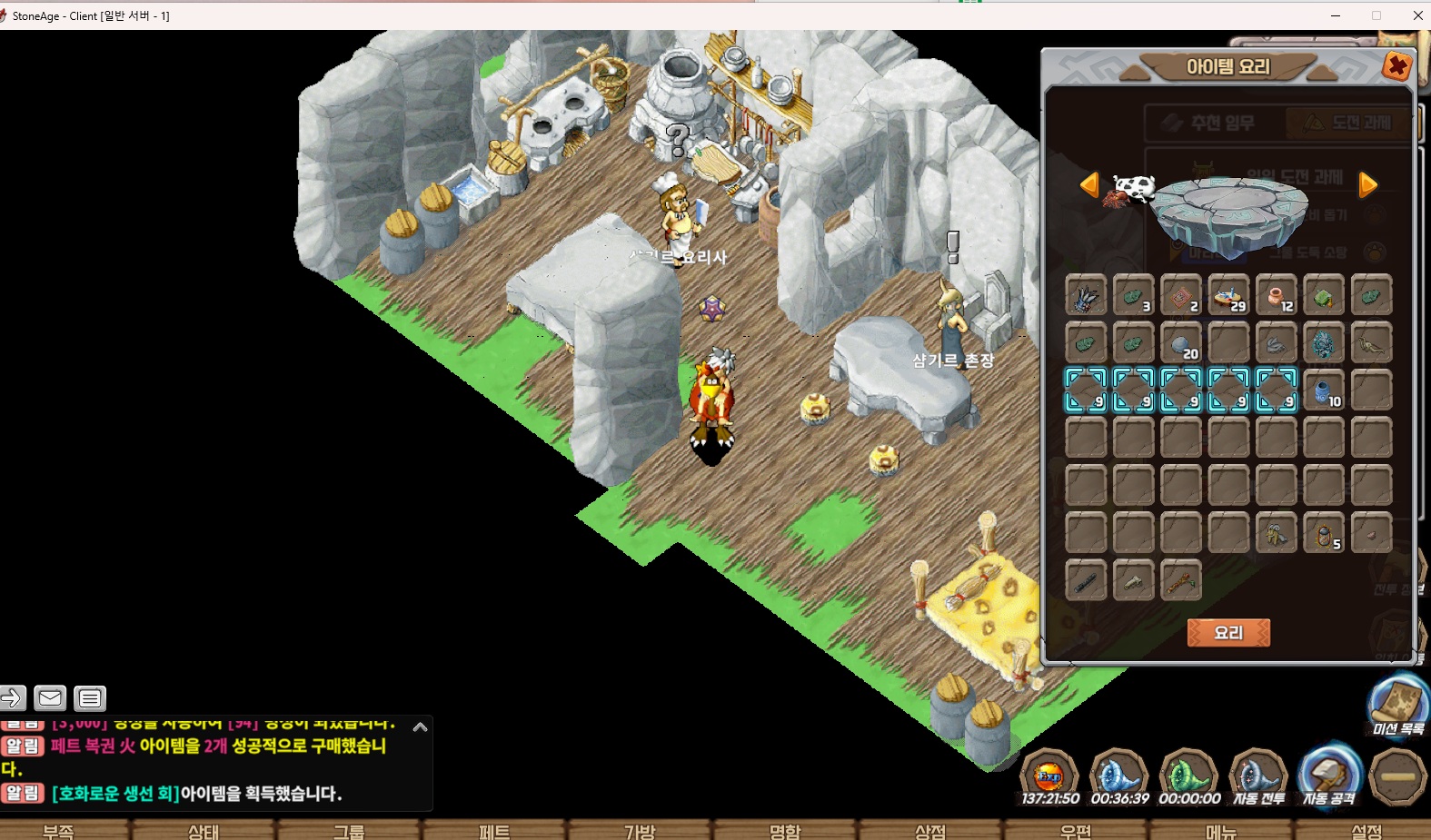
Task: Expand chat with the up arrow
Action: (420, 726)
